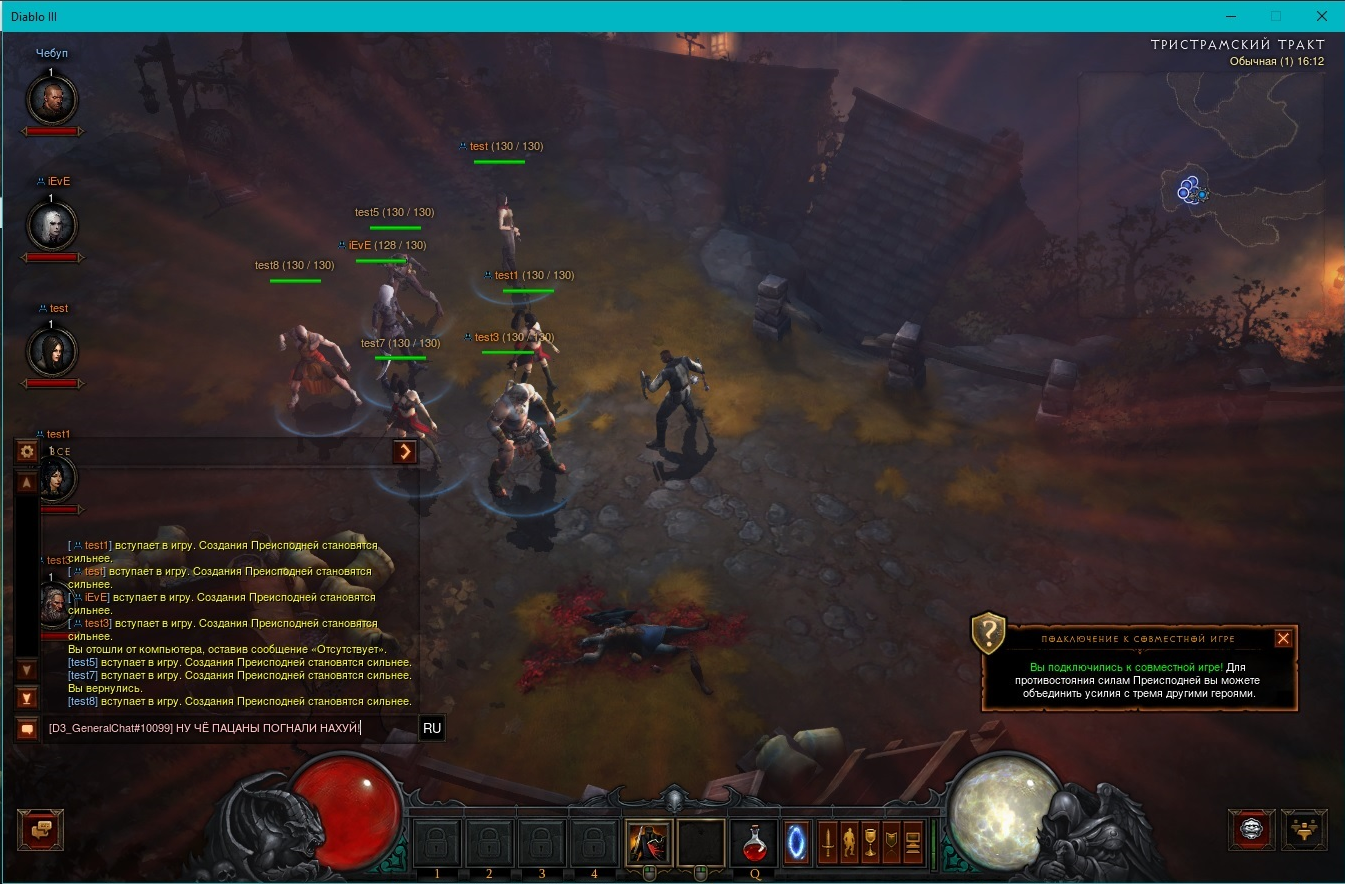
Task: Jump to the newest chat message
Action: coord(27,698)
